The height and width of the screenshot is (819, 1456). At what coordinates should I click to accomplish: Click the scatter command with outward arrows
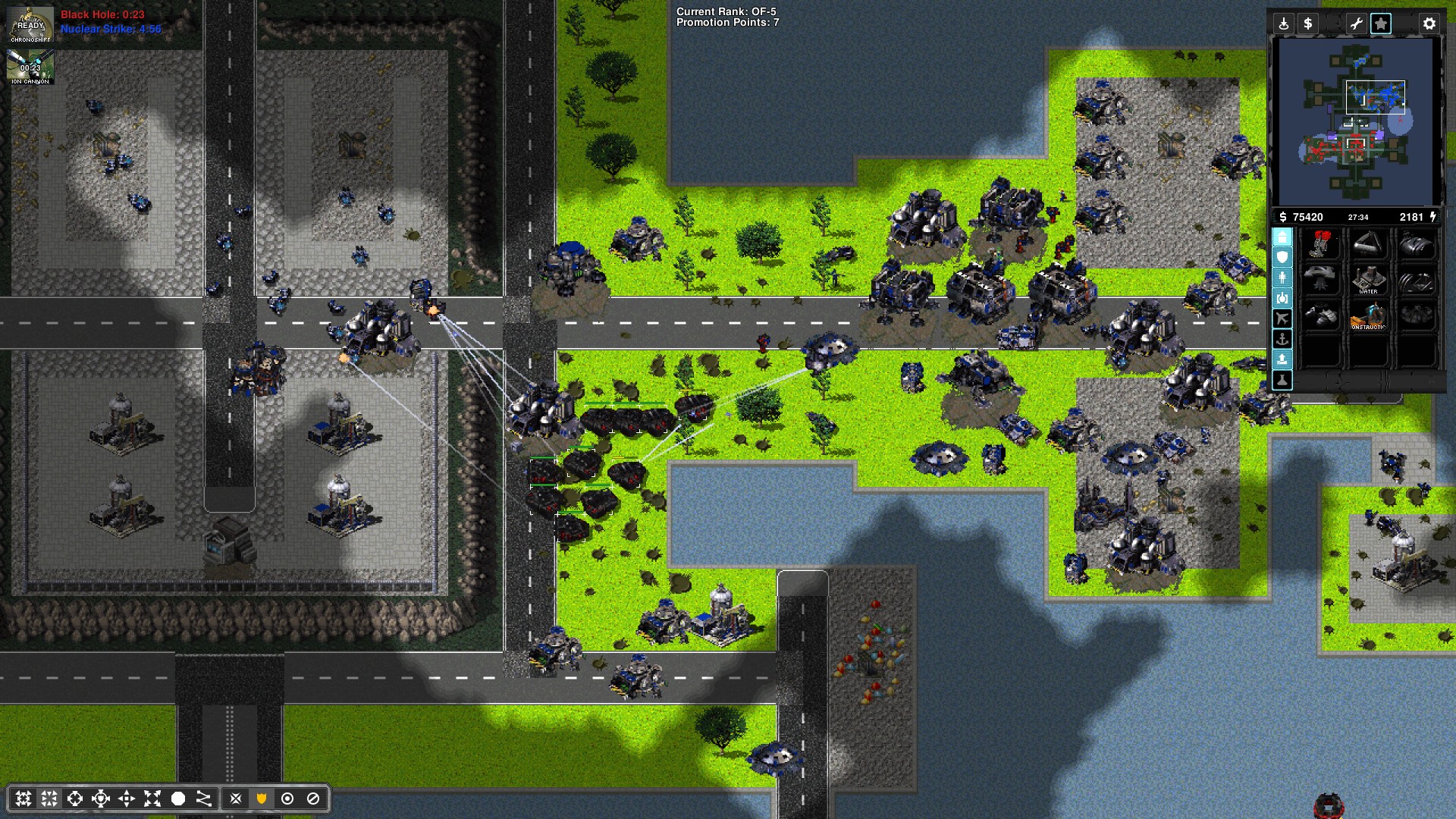click(x=152, y=799)
